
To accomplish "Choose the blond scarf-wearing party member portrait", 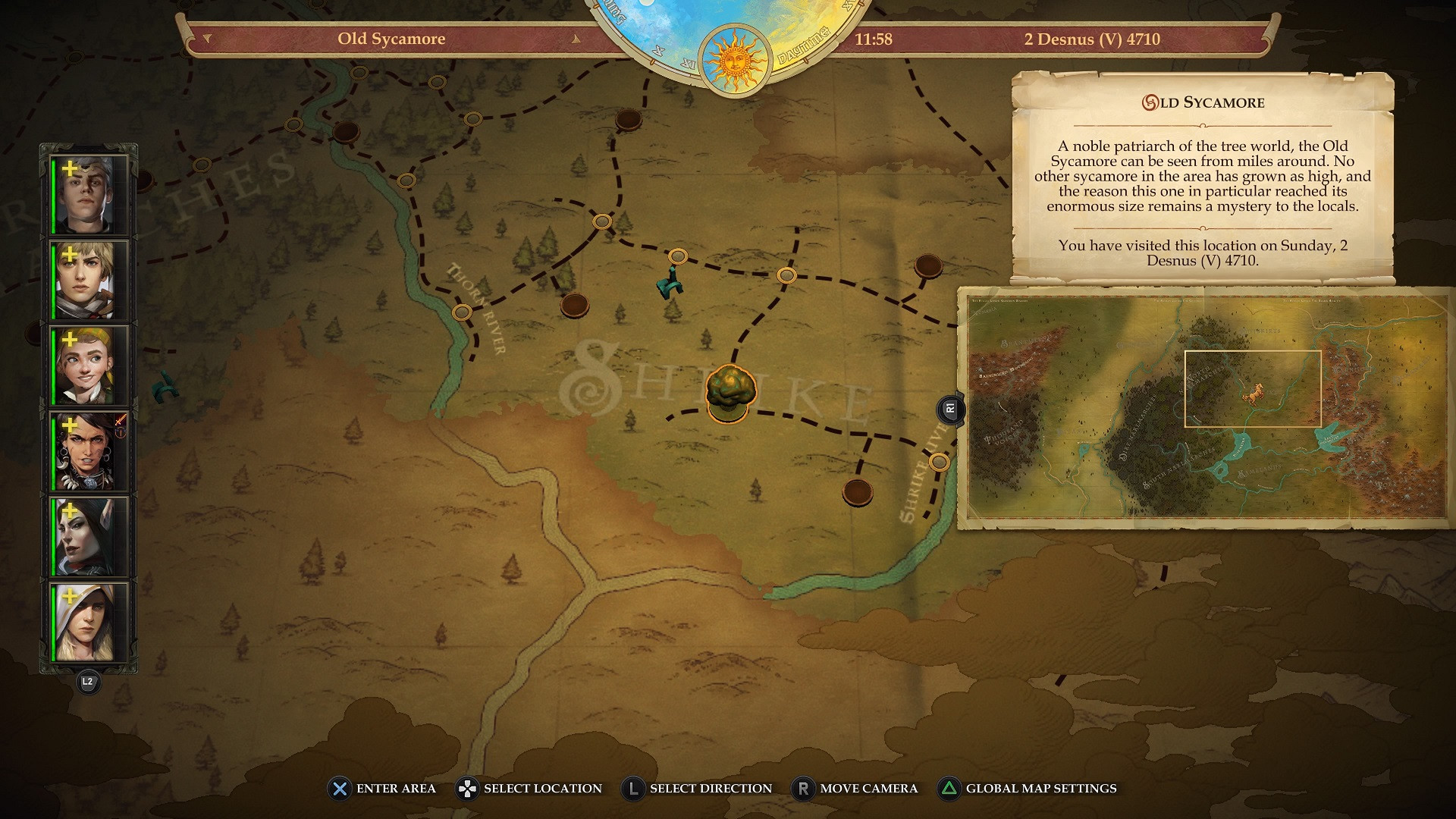I will click(87, 281).
